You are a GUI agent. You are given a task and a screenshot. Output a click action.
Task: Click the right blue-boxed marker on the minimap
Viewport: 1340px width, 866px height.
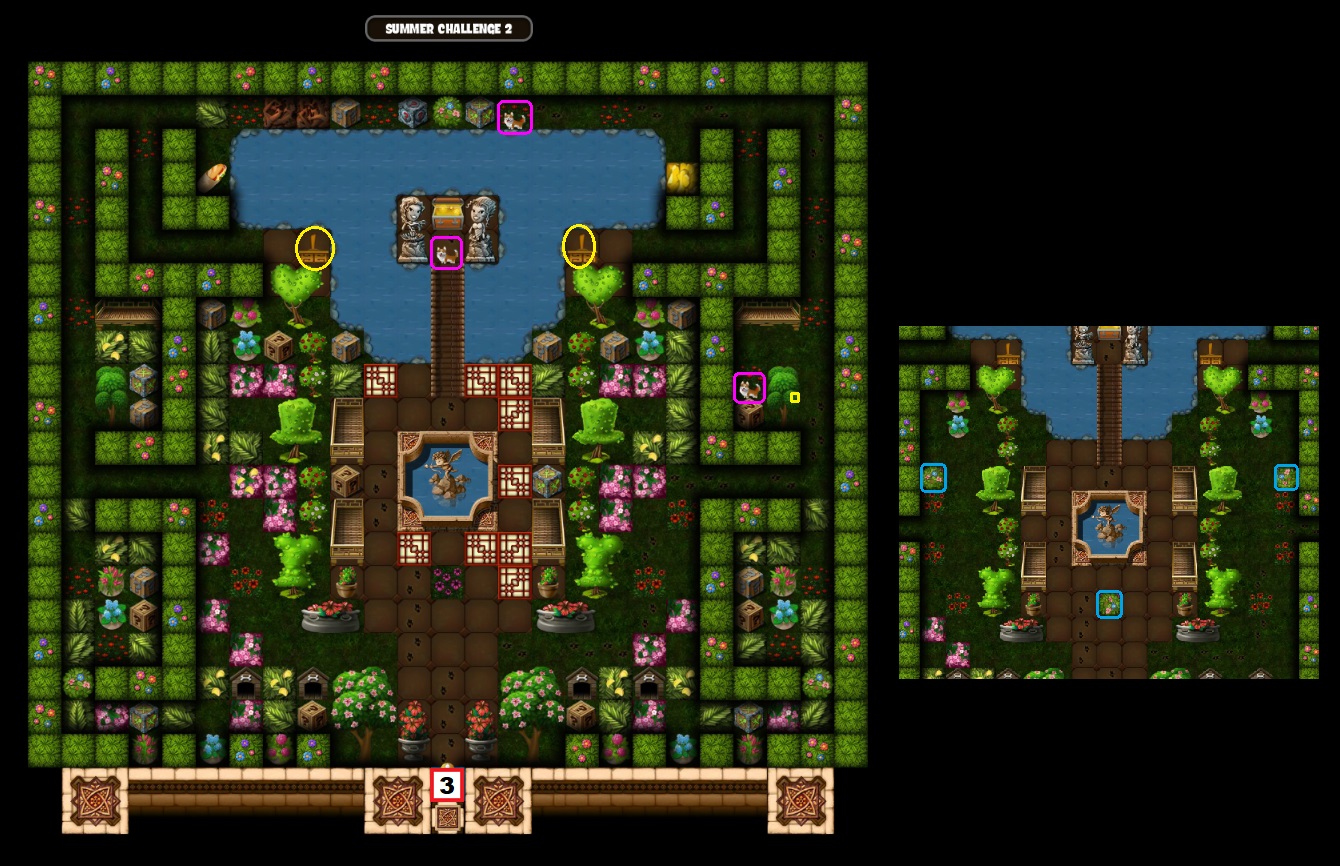click(x=1288, y=478)
